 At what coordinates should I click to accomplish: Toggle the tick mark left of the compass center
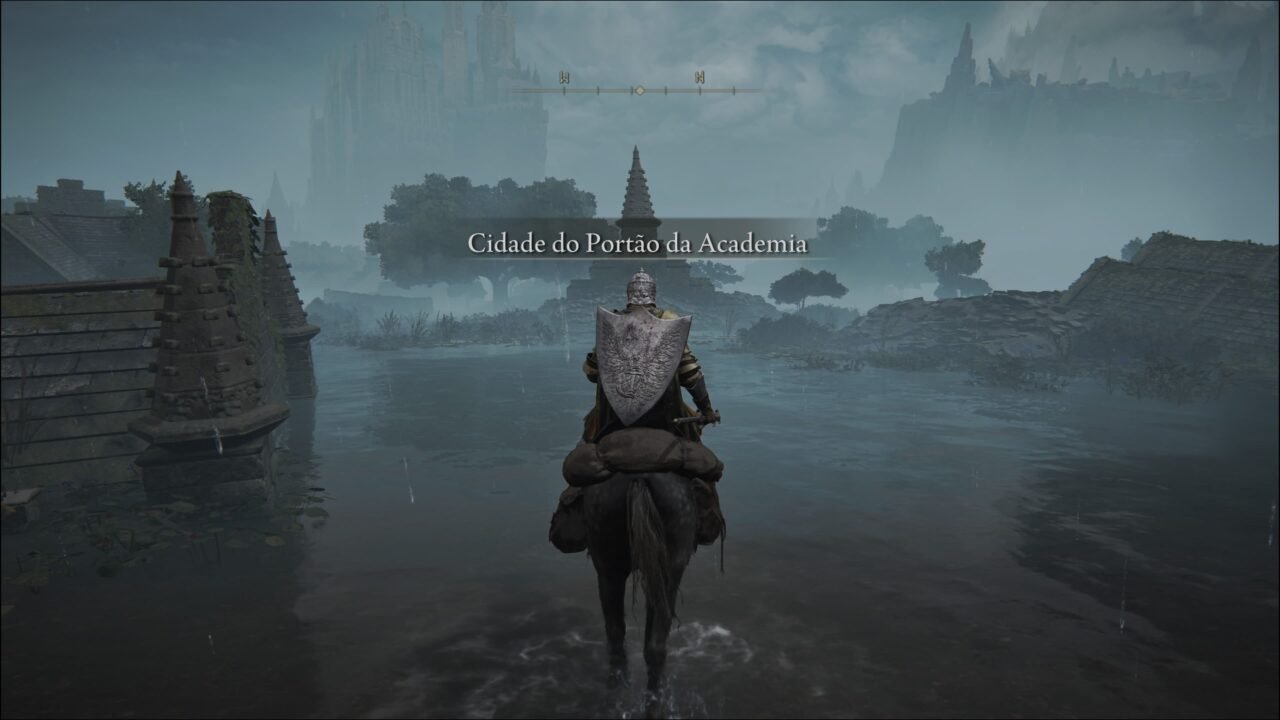coord(631,90)
